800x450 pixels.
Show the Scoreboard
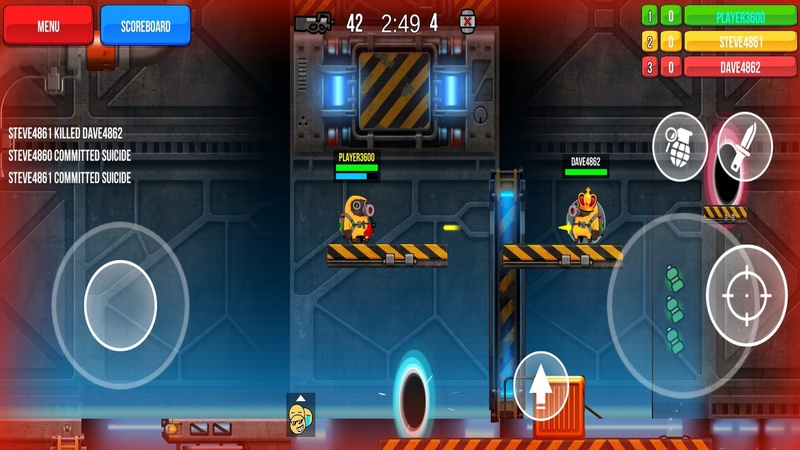[145, 26]
